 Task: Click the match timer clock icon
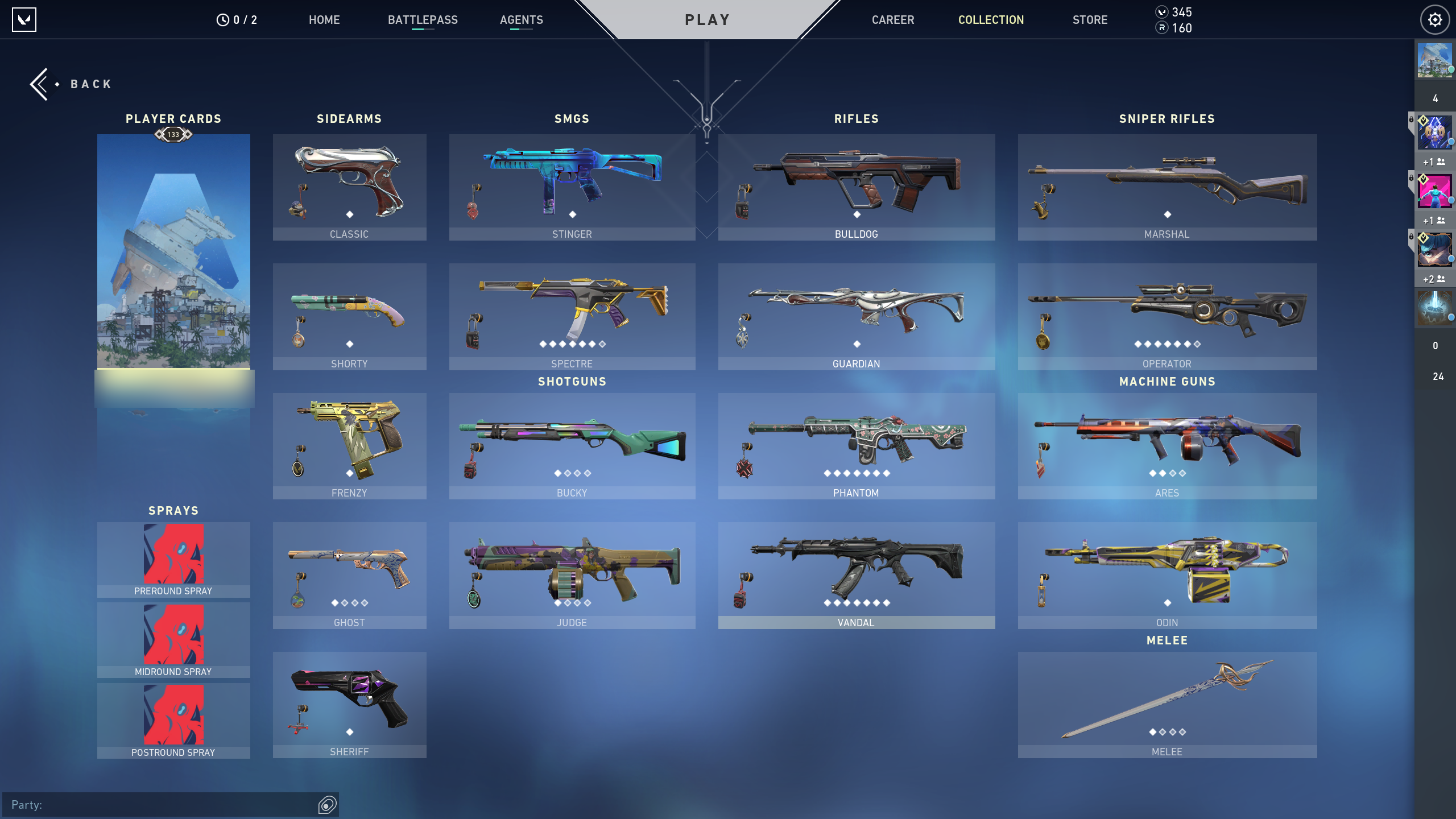pos(223,19)
